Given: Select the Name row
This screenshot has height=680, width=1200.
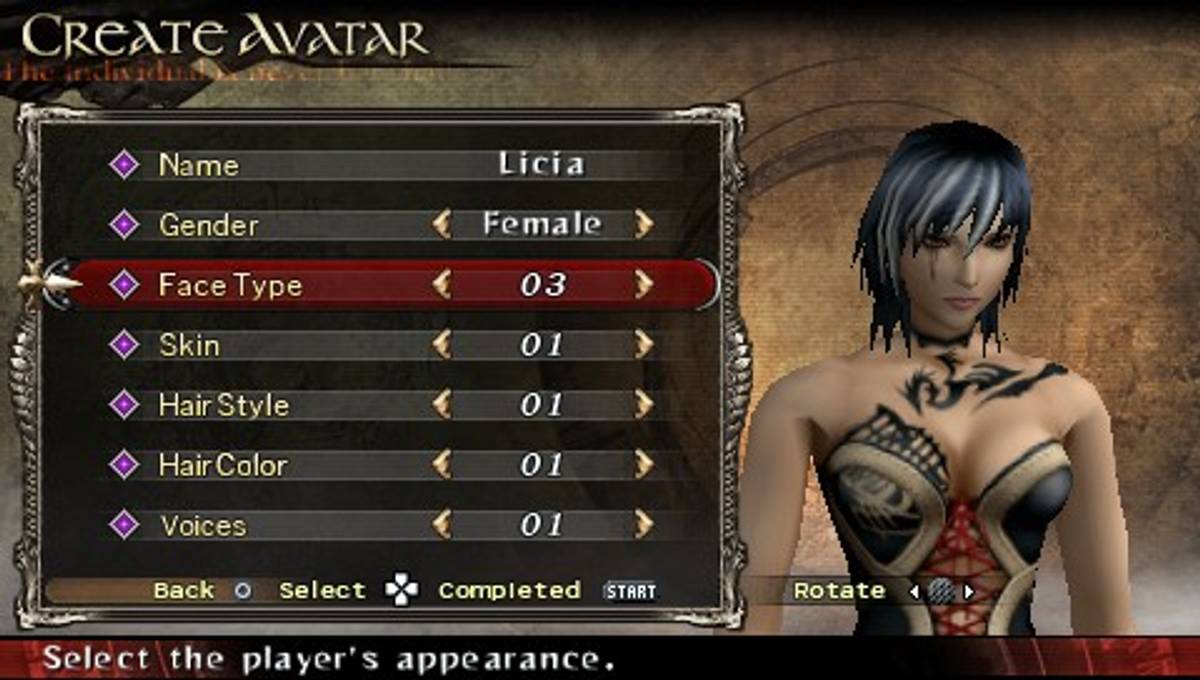Looking at the screenshot, I should [x=199, y=165].
